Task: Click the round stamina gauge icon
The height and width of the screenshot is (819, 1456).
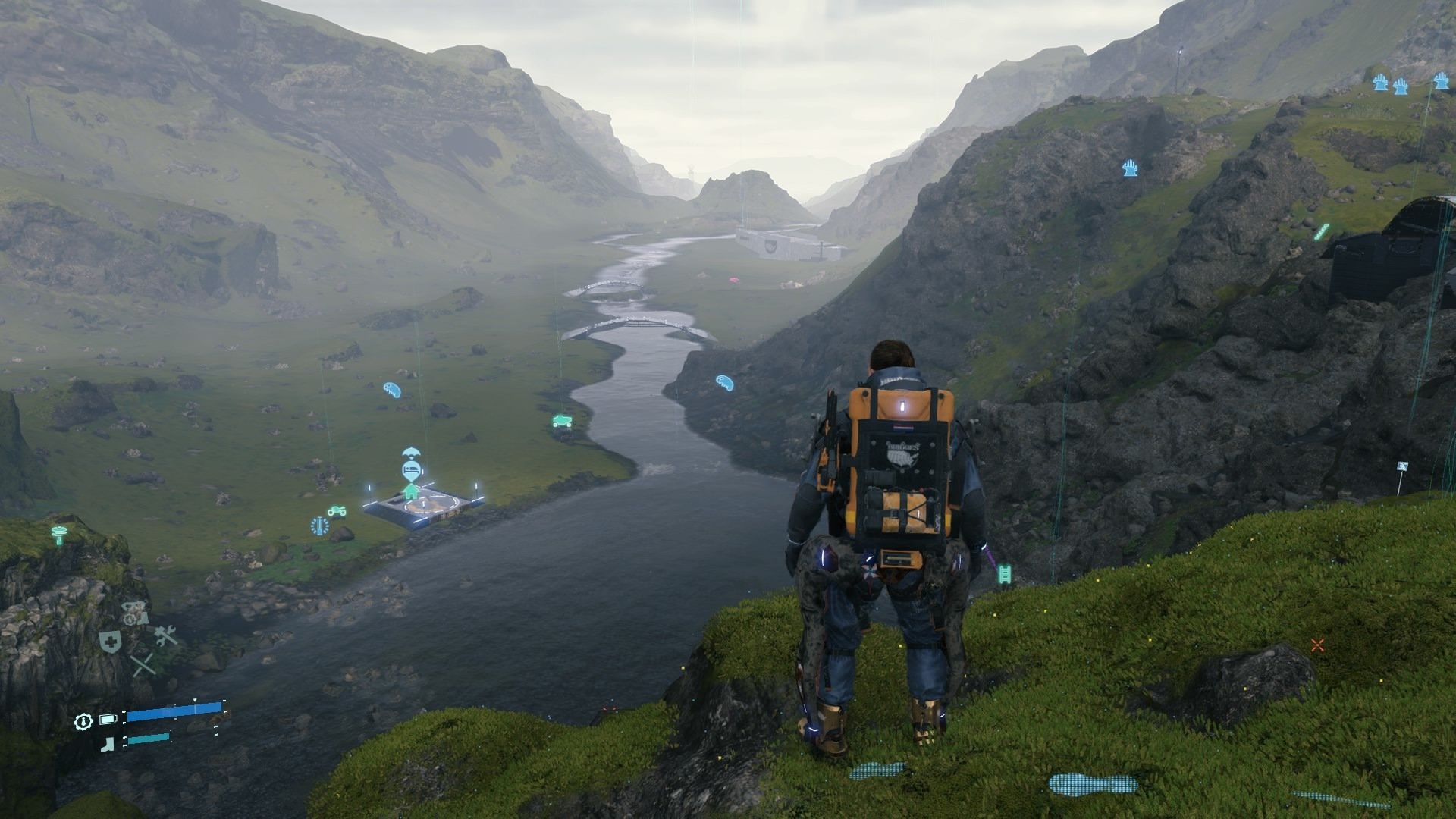Action: pyautogui.click(x=83, y=721)
